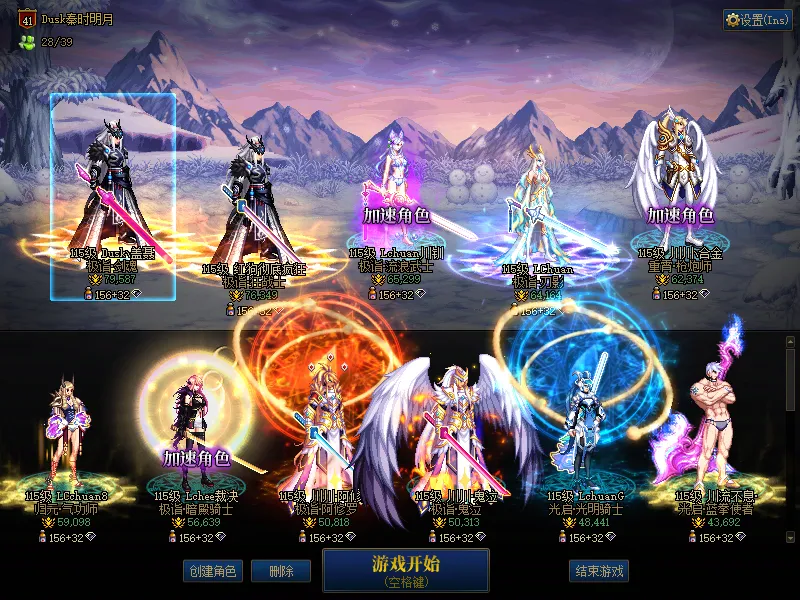Open the 创建角色 character creation
The height and width of the screenshot is (600, 800).
point(211,571)
